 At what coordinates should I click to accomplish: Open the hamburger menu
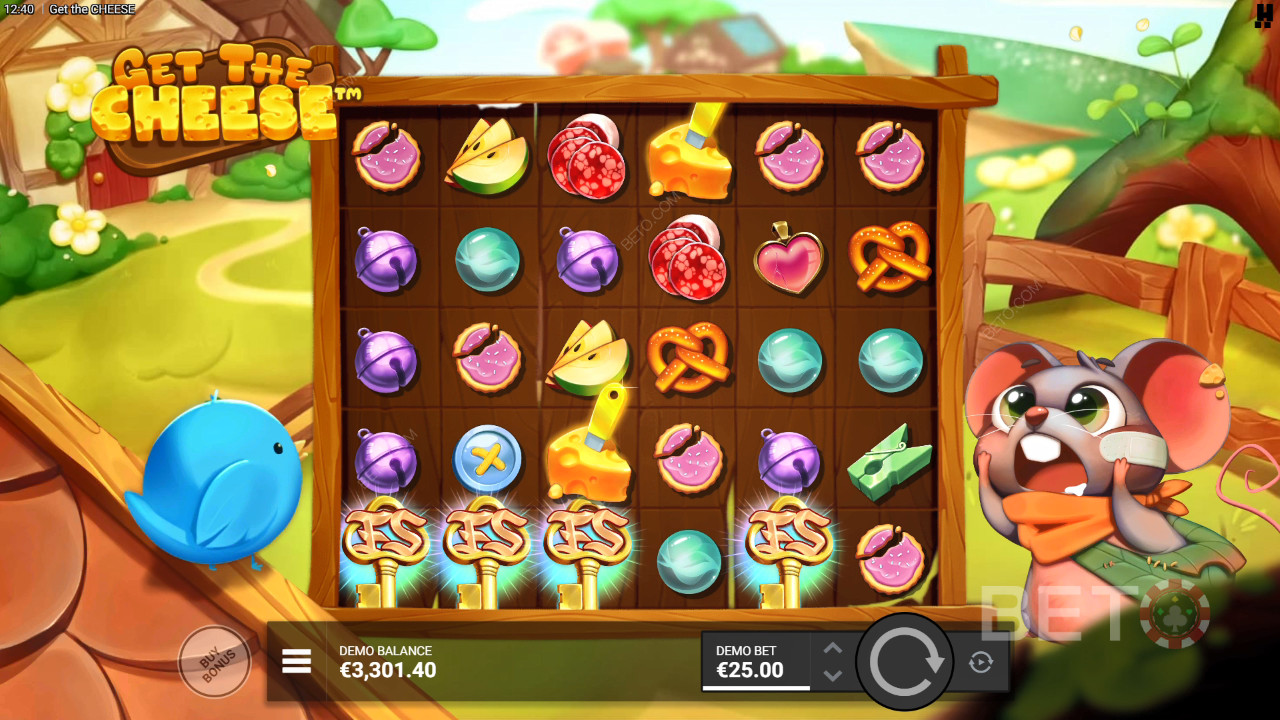(x=296, y=661)
